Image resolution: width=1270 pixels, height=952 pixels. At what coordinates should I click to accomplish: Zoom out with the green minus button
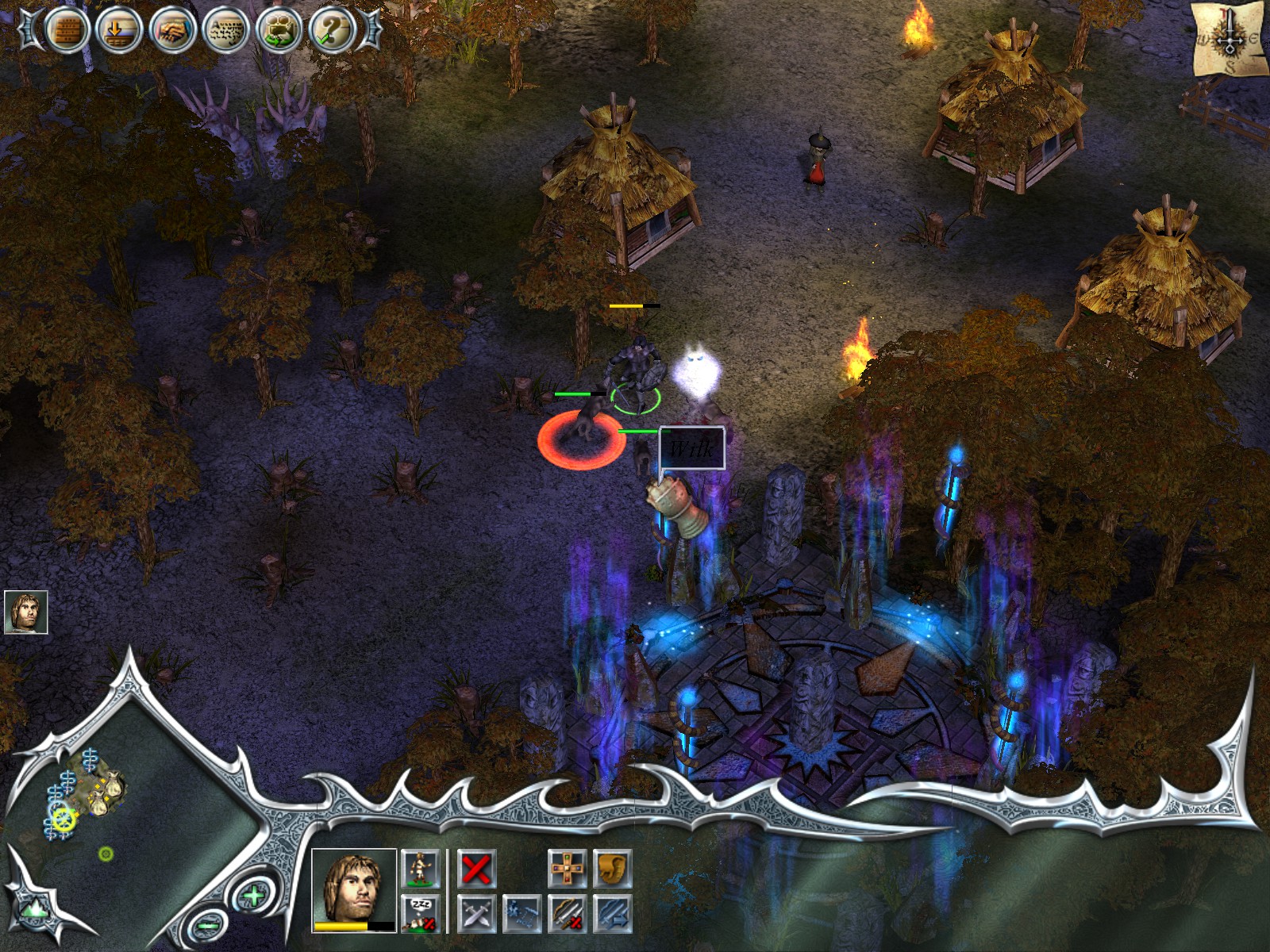click(208, 925)
